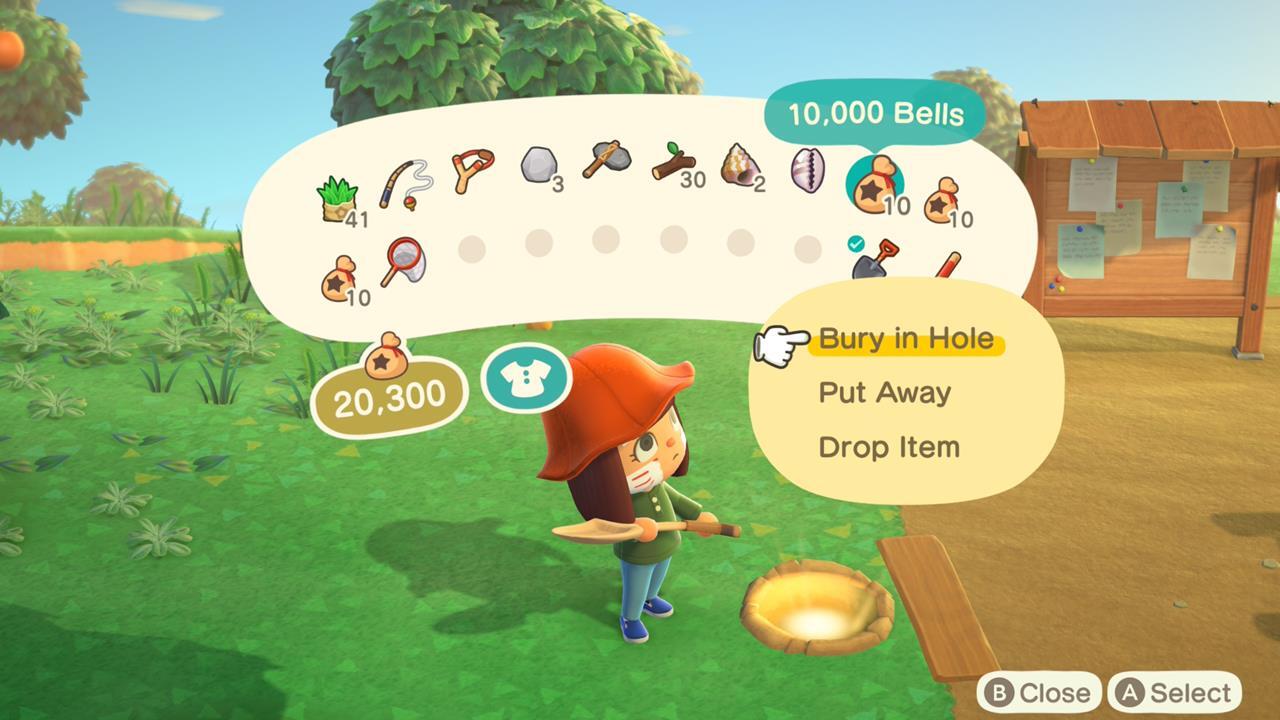Image resolution: width=1280 pixels, height=720 pixels.
Task: Click the conch shell item
Action: click(x=738, y=172)
